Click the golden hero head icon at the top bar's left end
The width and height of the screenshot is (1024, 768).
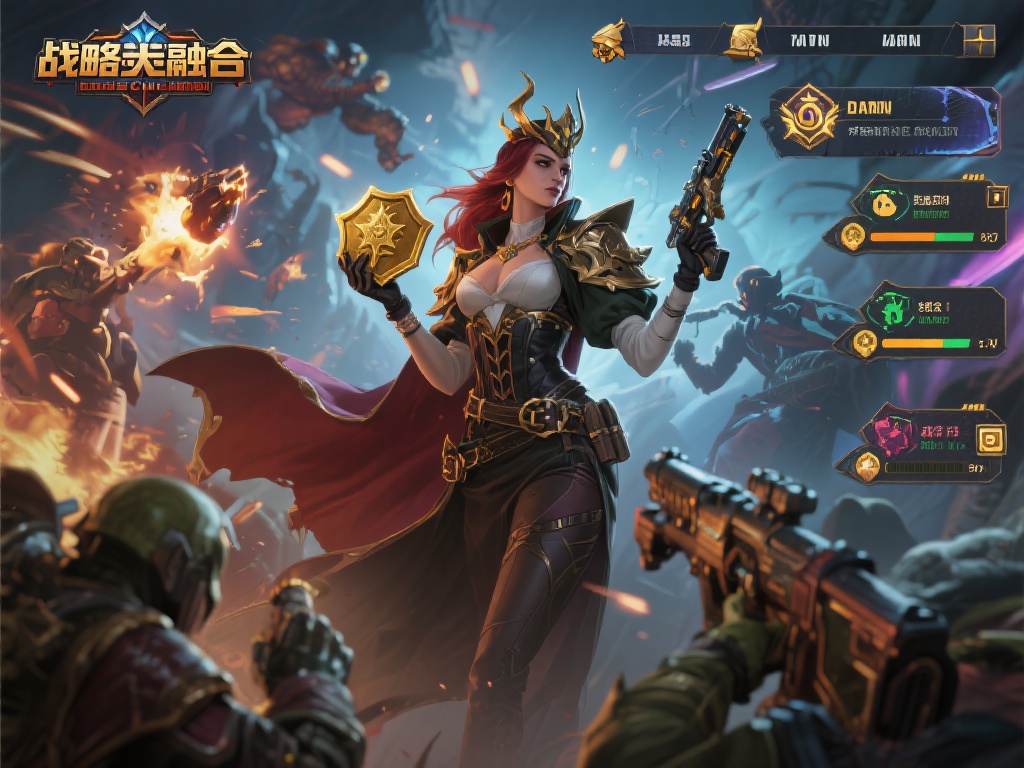608,40
